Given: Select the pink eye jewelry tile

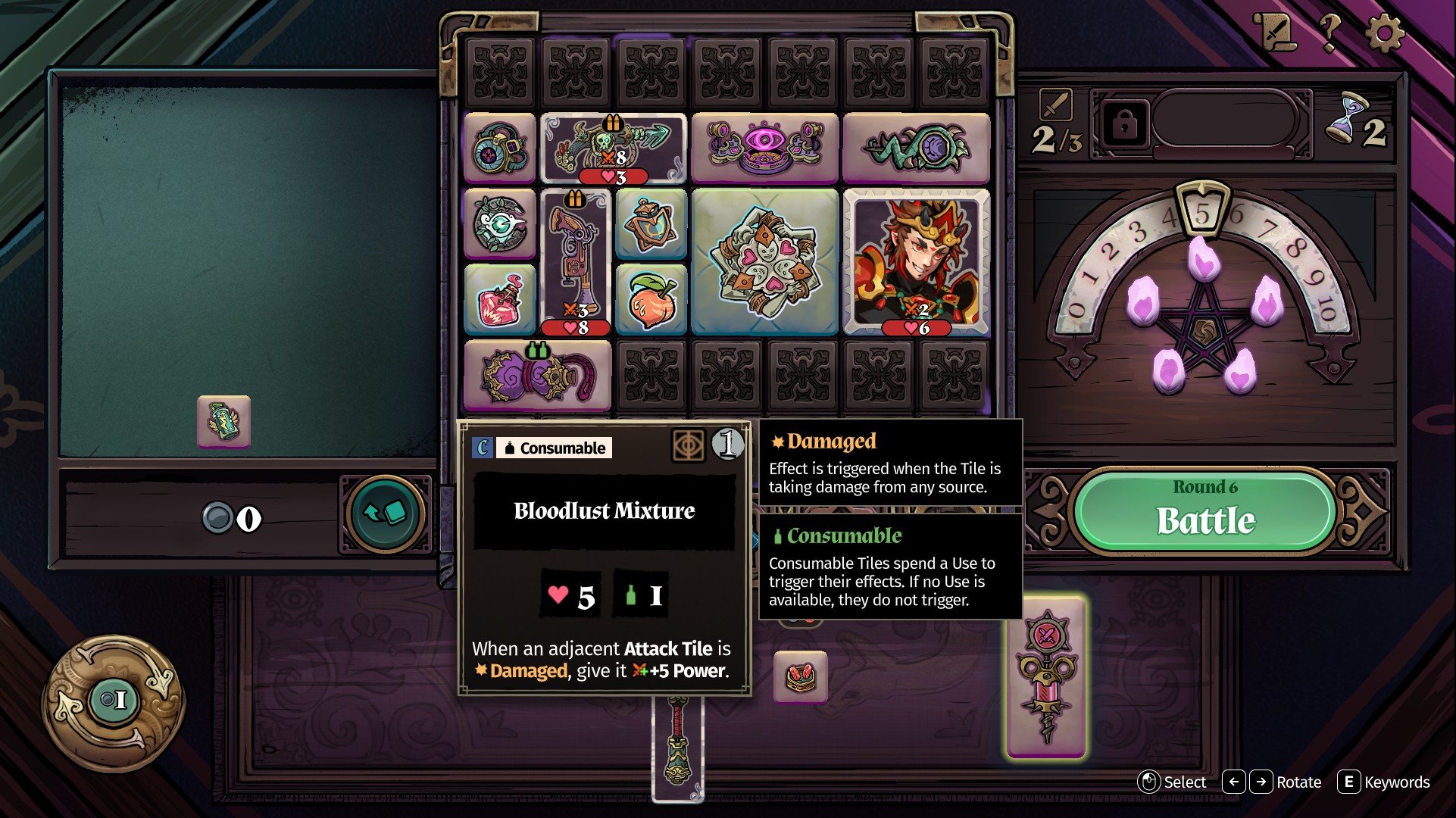Looking at the screenshot, I should tap(764, 148).
